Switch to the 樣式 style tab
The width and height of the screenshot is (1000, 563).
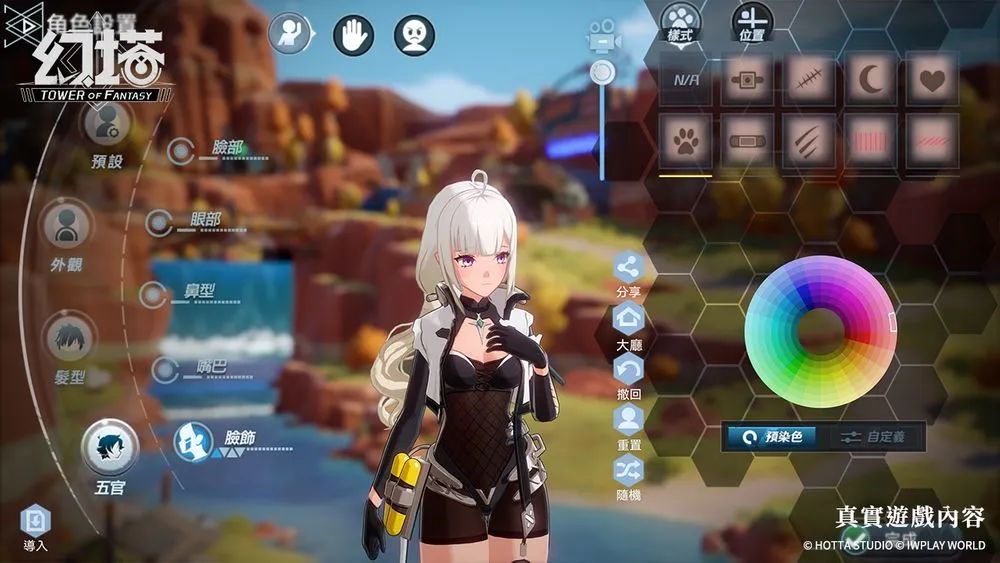coord(680,20)
